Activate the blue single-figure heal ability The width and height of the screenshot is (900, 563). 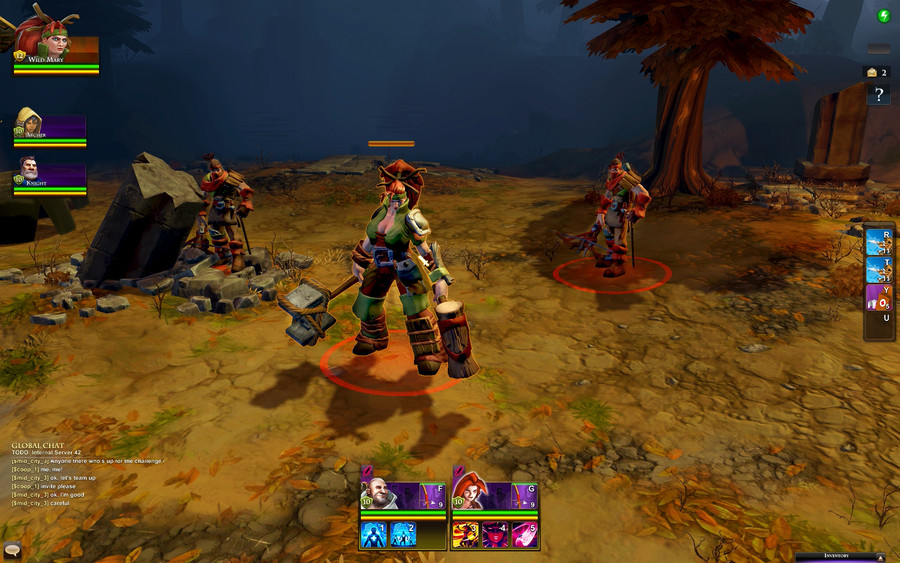point(373,534)
